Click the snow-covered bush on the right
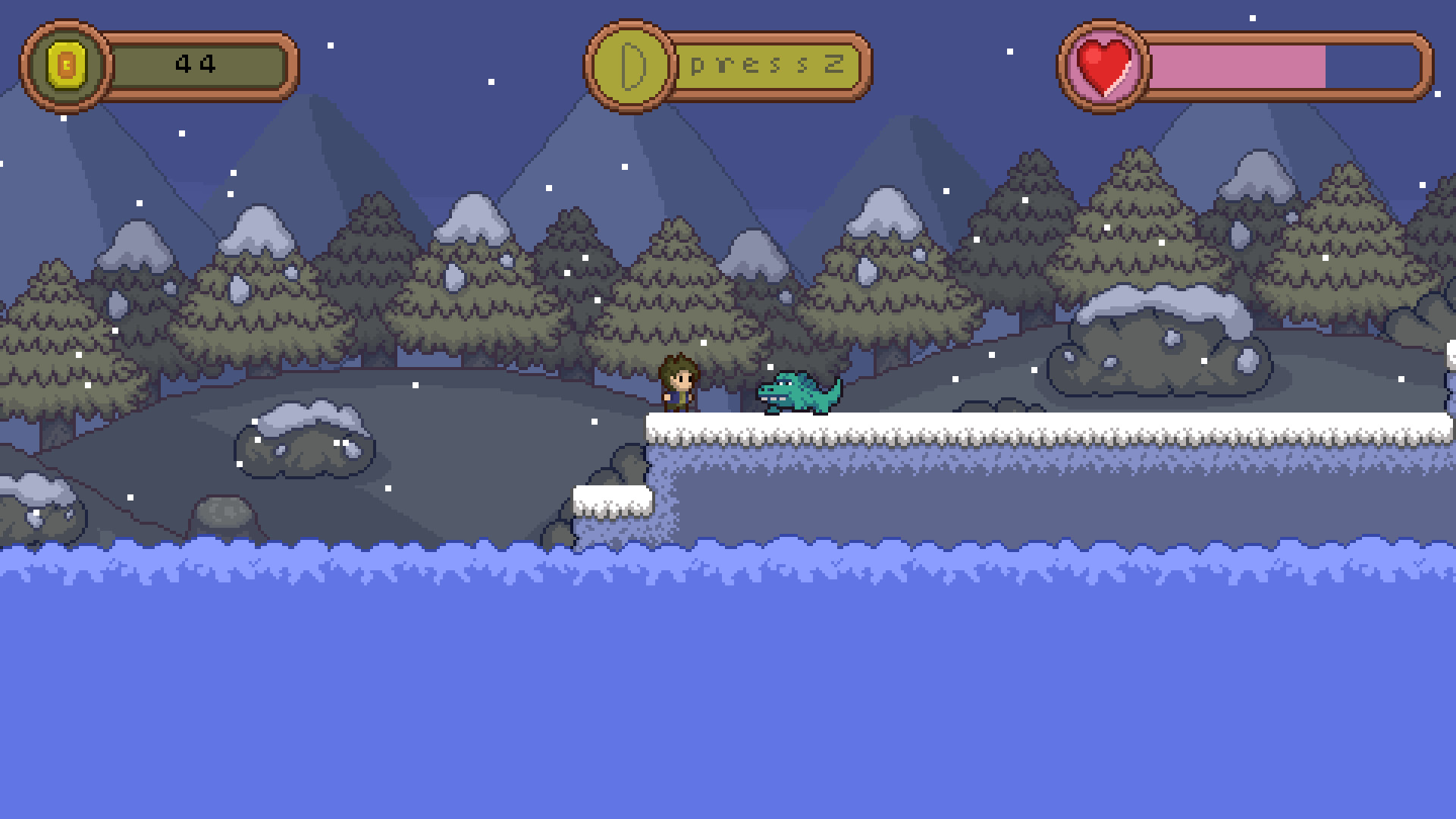 pyautogui.click(x=1160, y=341)
